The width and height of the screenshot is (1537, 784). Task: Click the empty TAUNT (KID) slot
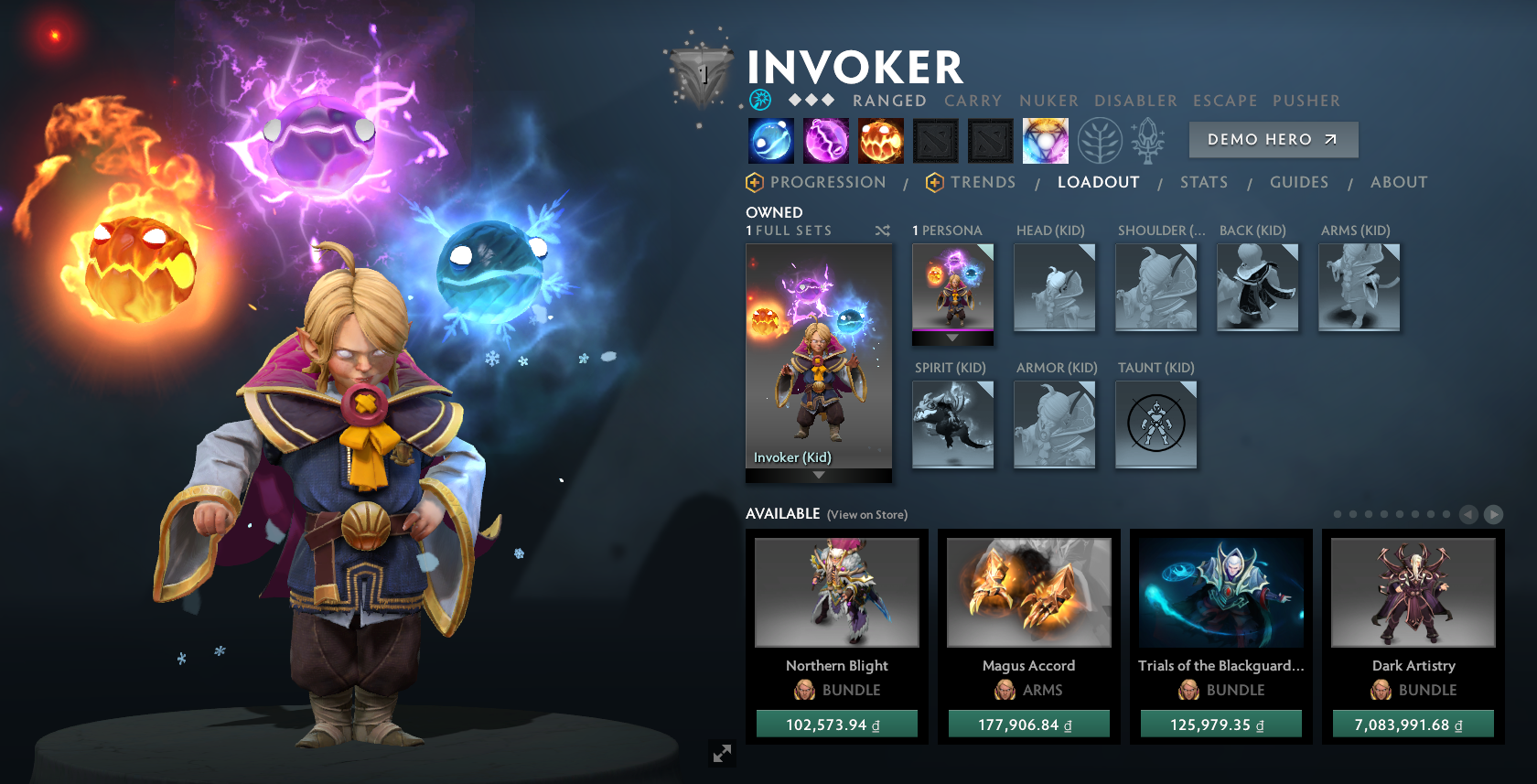(1155, 424)
